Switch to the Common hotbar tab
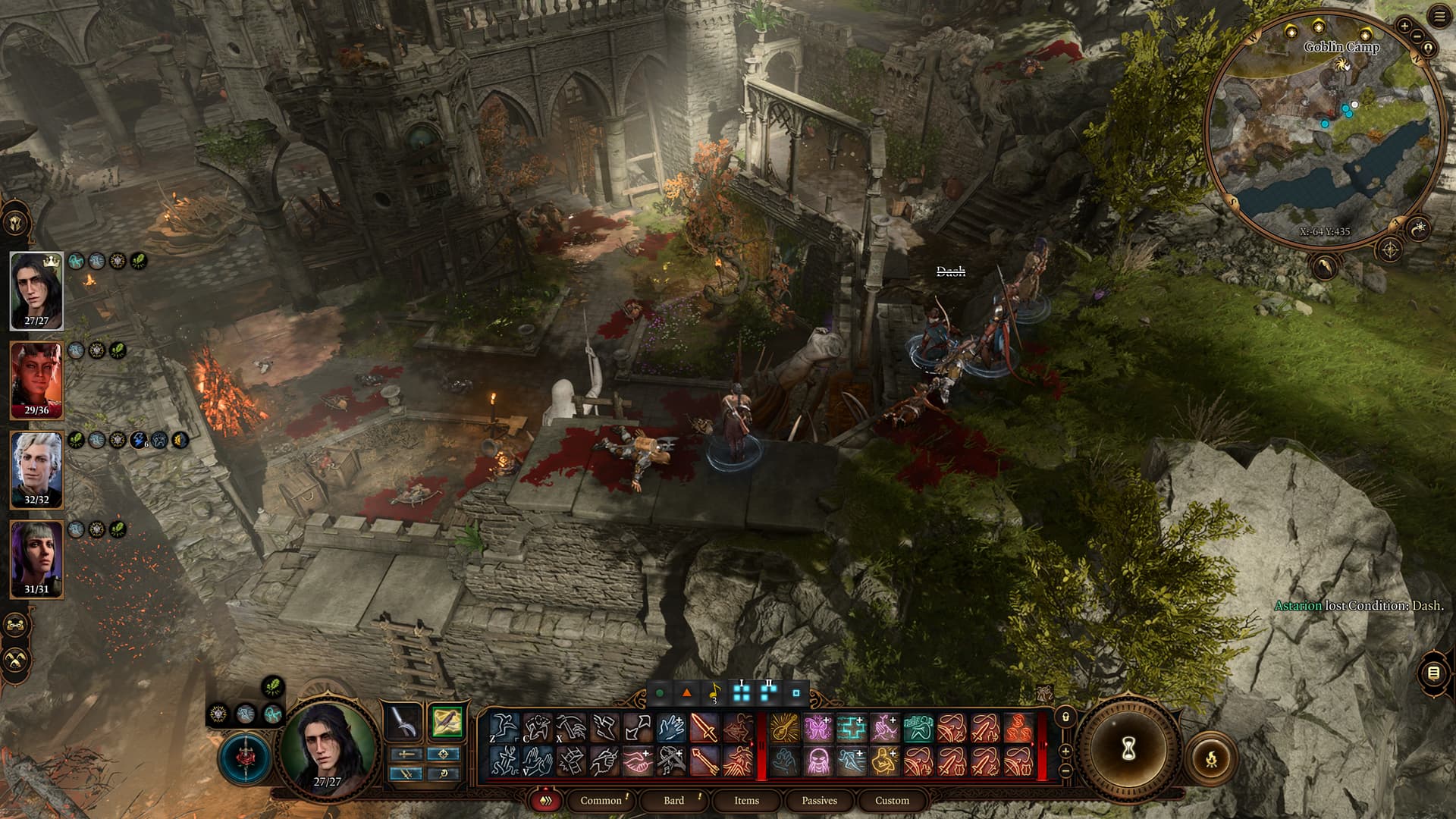Screen dimensions: 1456x819 [x=601, y=800]
